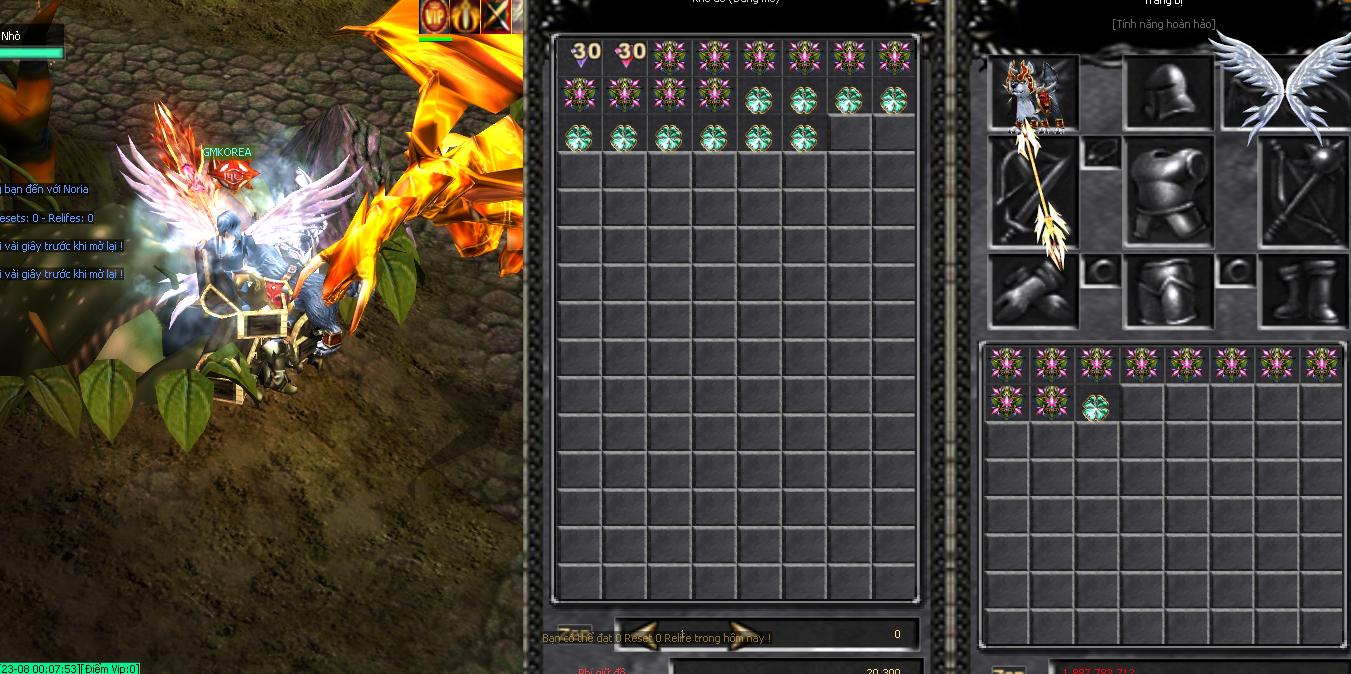Pick the green clover gem in the inventory
Viewport: 1351px width, 674px height.
(x=1096, y=406)
